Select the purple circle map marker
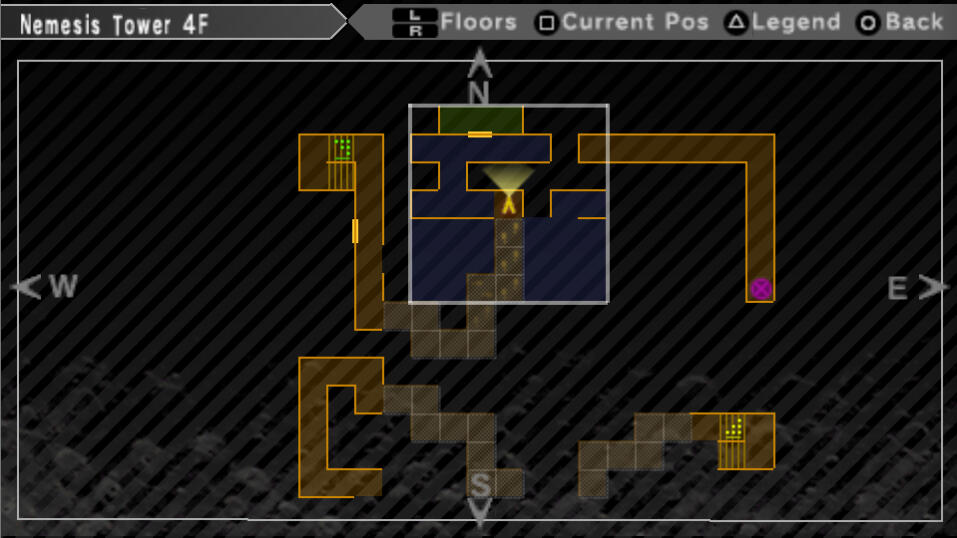This screenshot has height=538, width=957. (761, 289)
